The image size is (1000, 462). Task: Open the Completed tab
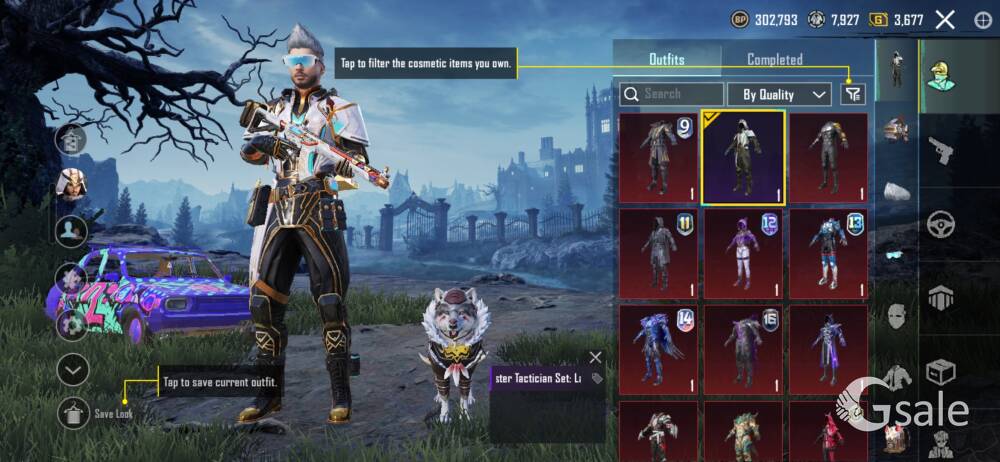(774, 60)
